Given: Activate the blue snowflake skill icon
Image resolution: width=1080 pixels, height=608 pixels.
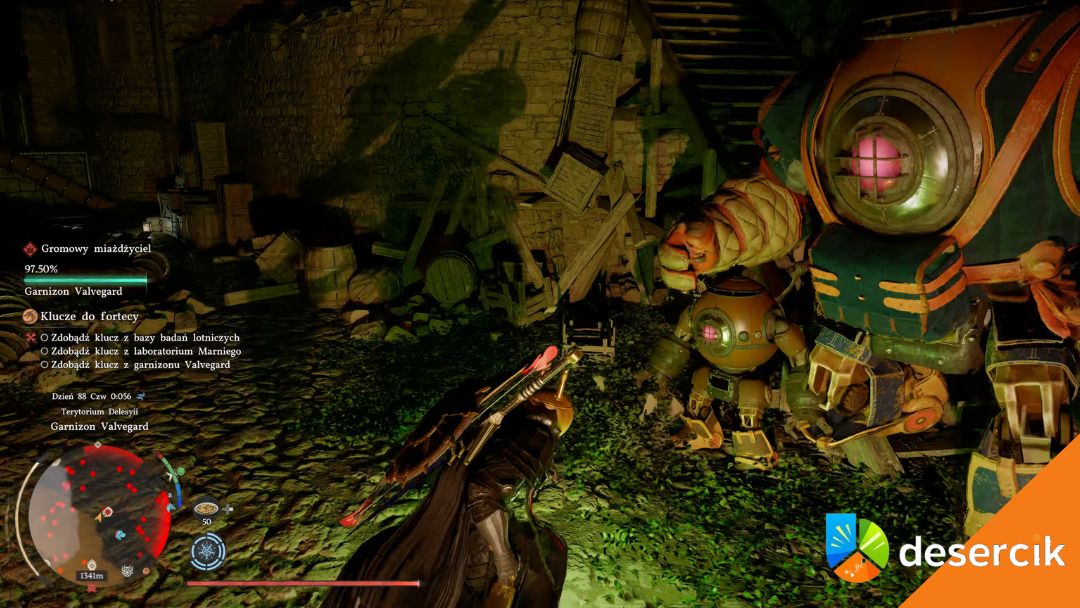Looking at the screenshot, I should 208,552.
